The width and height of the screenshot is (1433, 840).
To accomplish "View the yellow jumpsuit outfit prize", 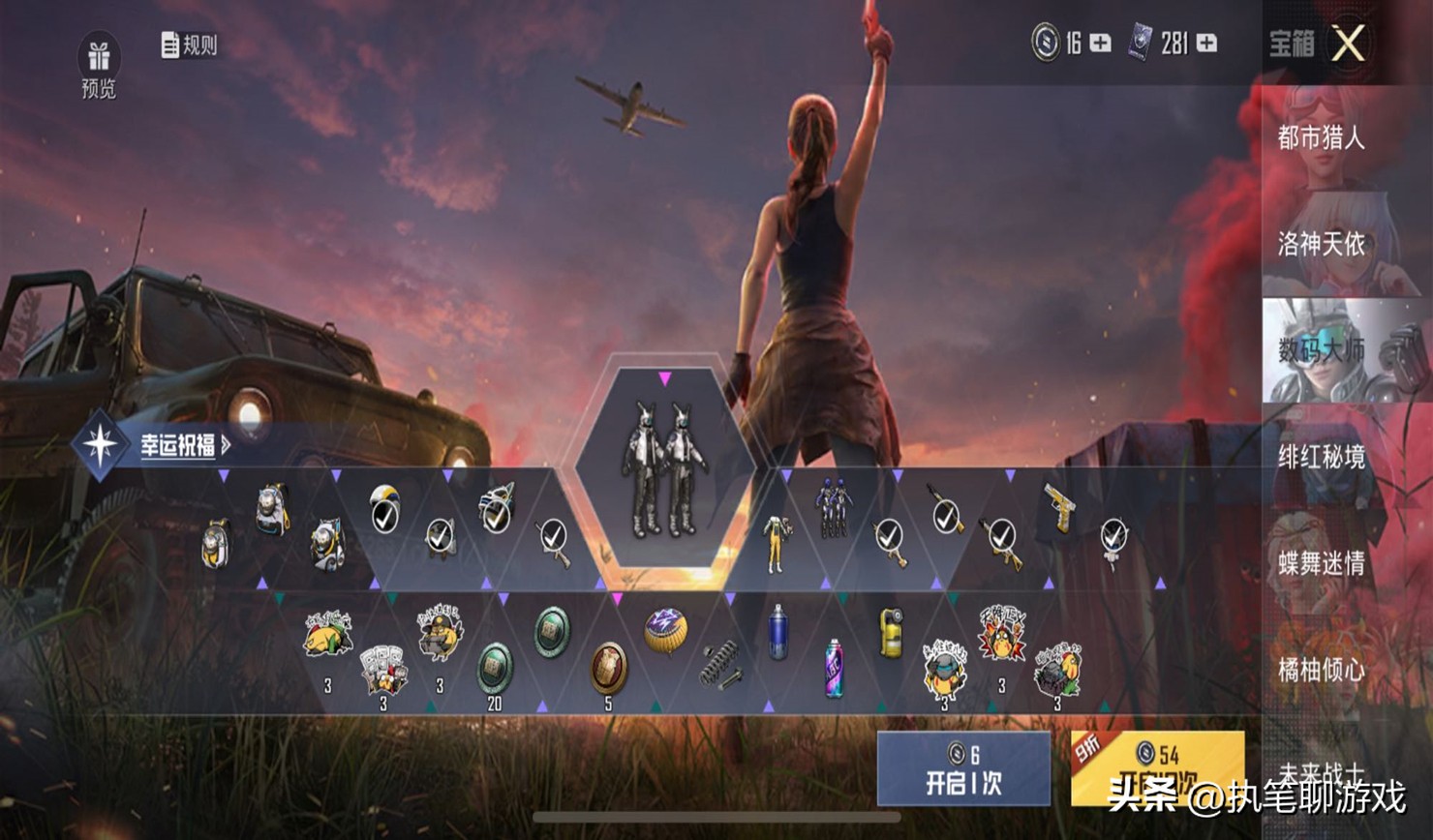I will [x=778, y=539].
